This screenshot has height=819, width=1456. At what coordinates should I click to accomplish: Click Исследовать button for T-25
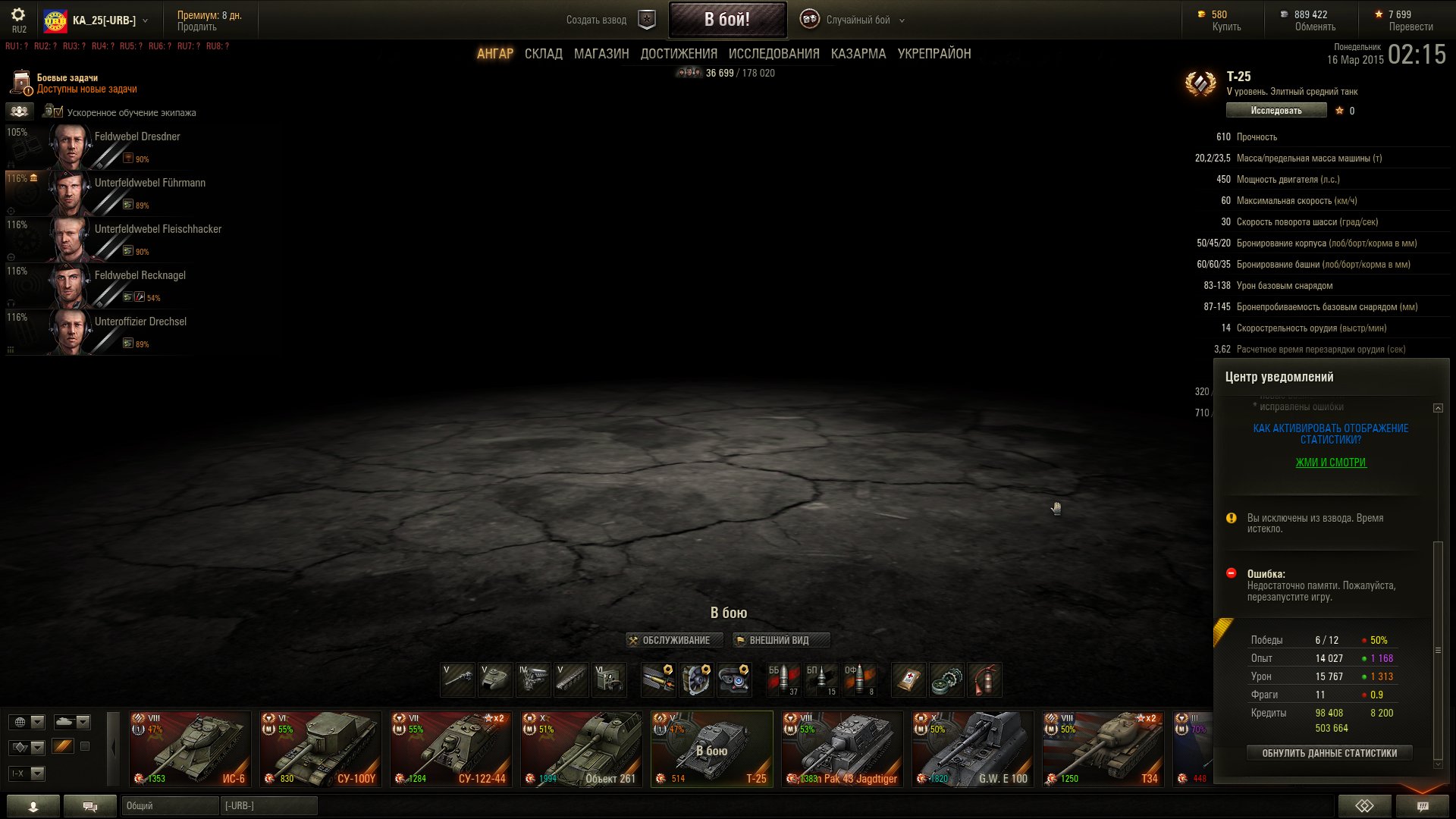[x=1276, y=111]
